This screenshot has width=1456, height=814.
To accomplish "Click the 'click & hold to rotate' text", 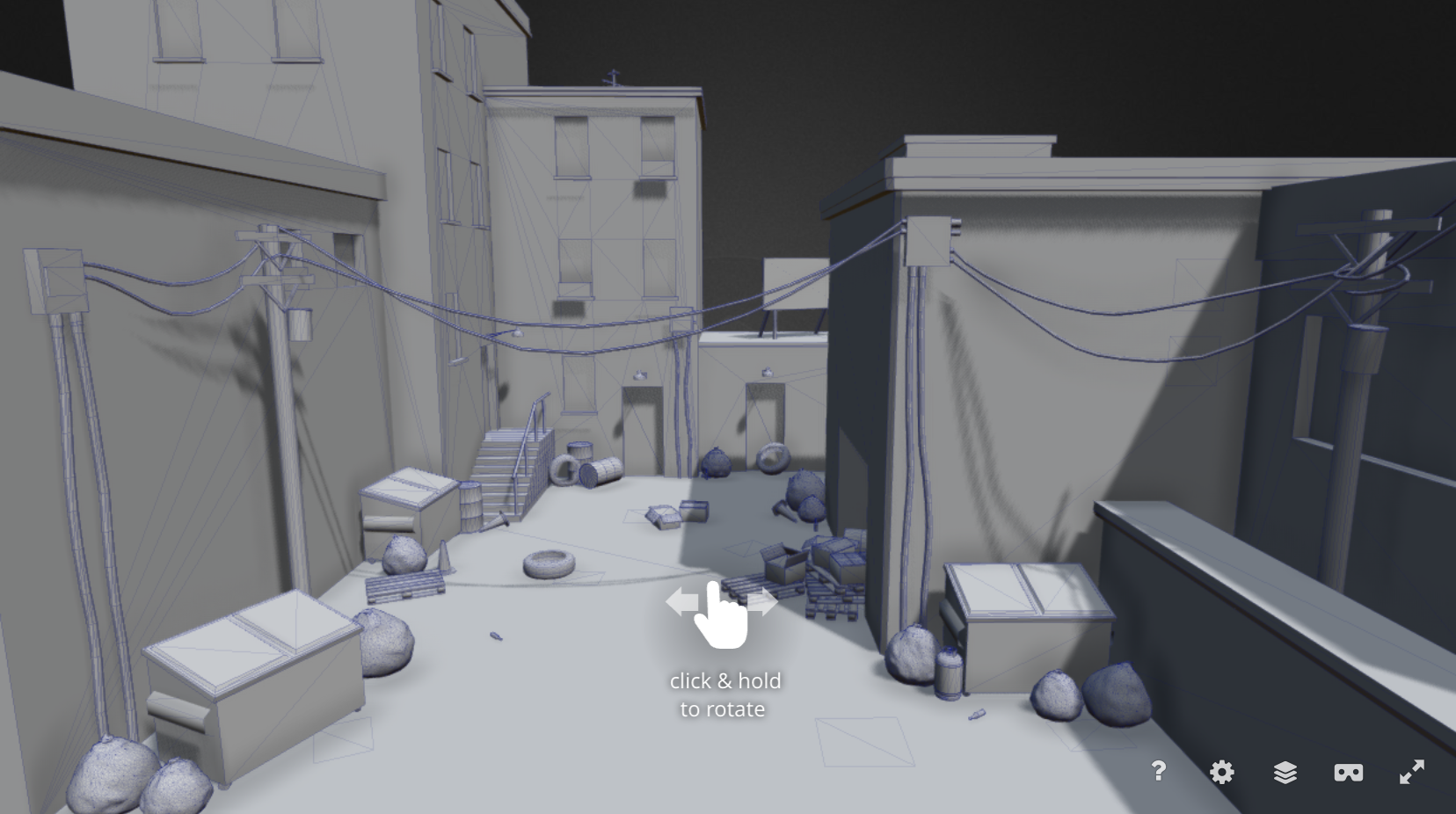I will pyautogui.click(x=724, y=694).
